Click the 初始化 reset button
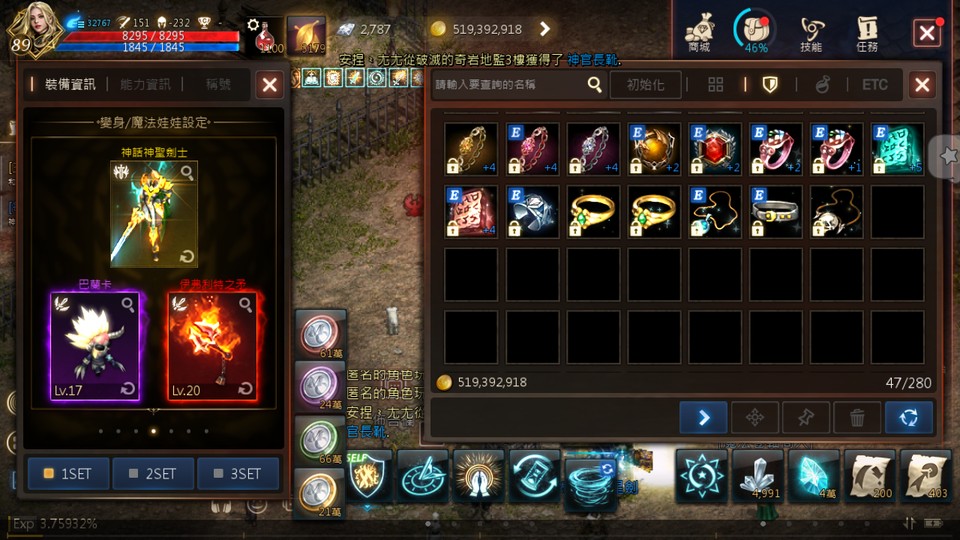This screenshot has width=960, height=540. click(646, 85)
